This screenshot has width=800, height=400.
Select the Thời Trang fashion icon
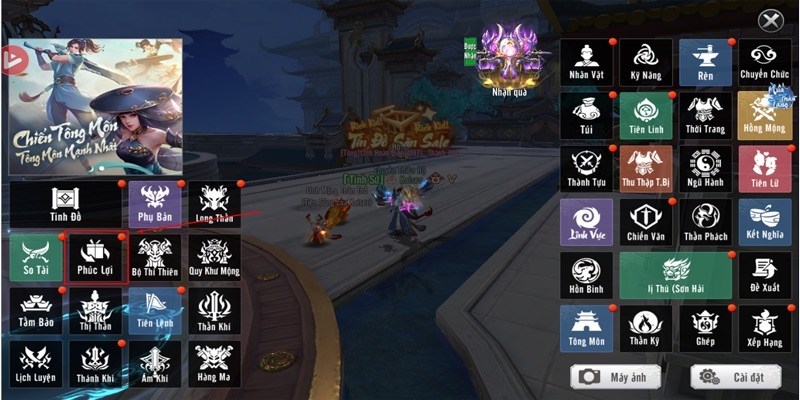(x=705, y=116)
